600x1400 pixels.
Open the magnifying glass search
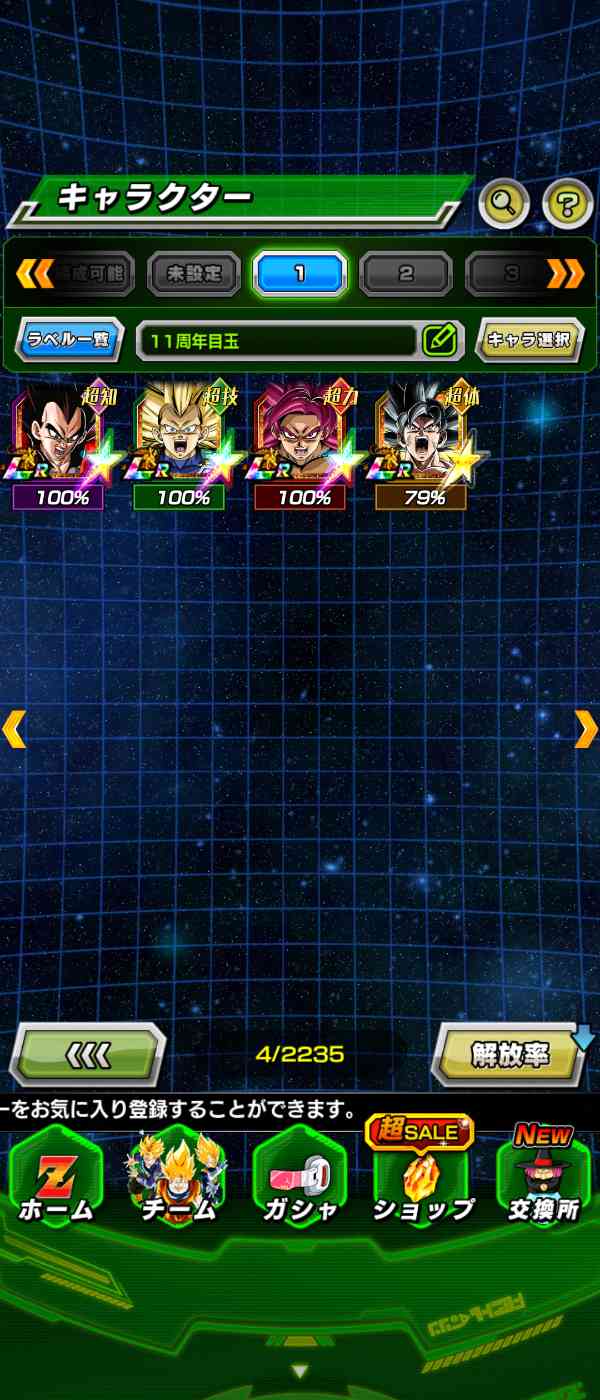pos(504,205)
